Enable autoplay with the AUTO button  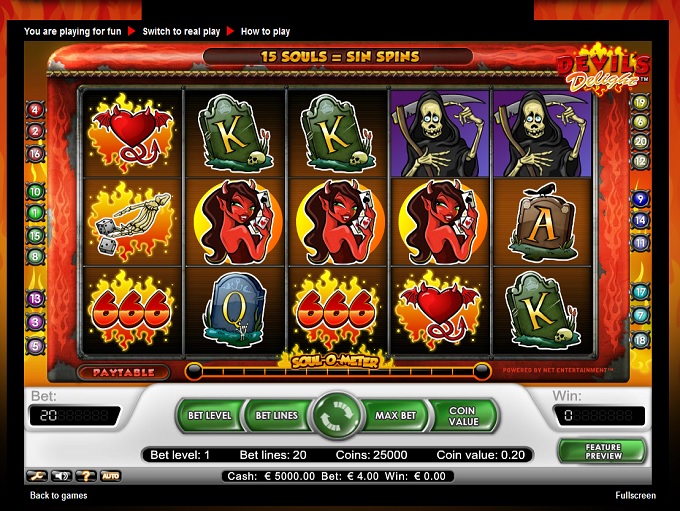point(111,476)
